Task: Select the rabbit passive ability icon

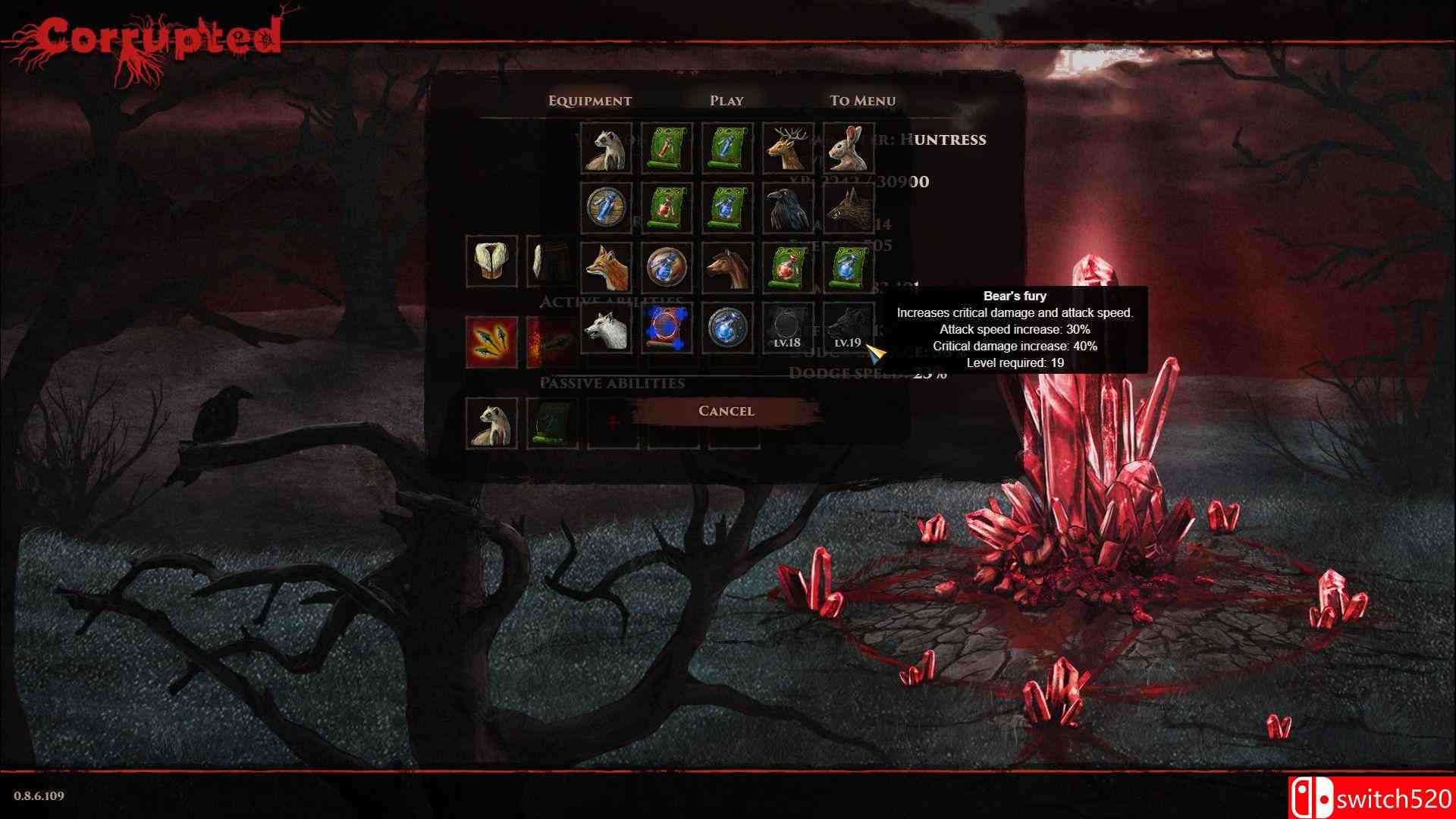Action: [849, 149]
